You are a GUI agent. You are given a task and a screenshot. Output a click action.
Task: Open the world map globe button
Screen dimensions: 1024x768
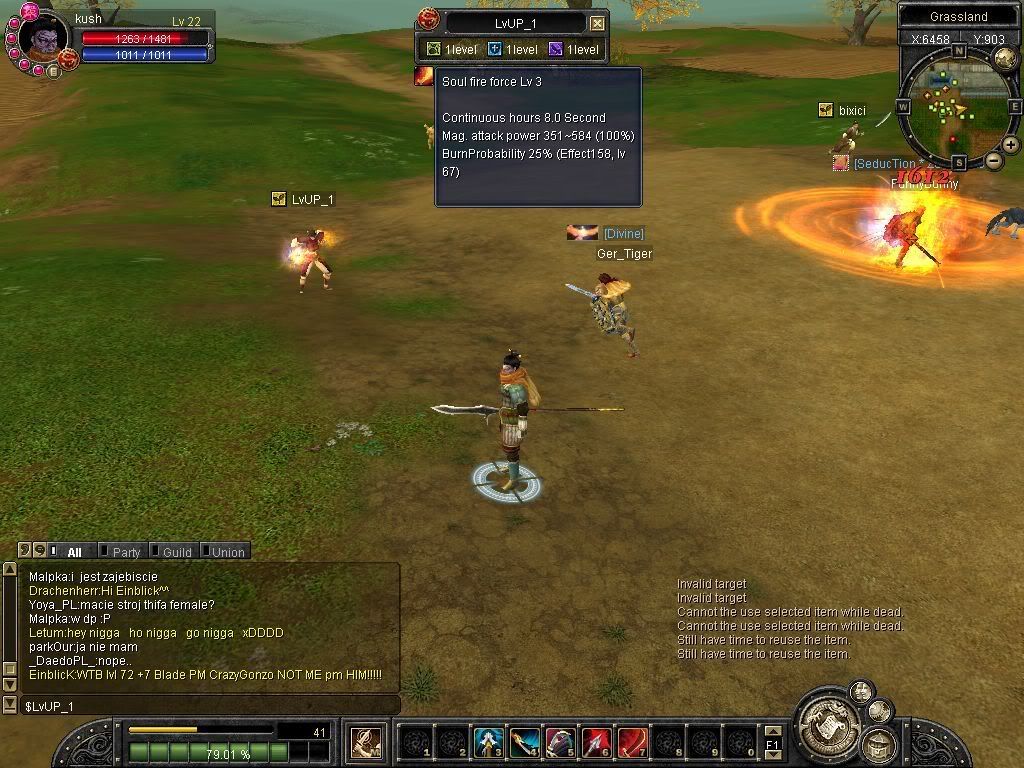click(x=1005, y=58)
